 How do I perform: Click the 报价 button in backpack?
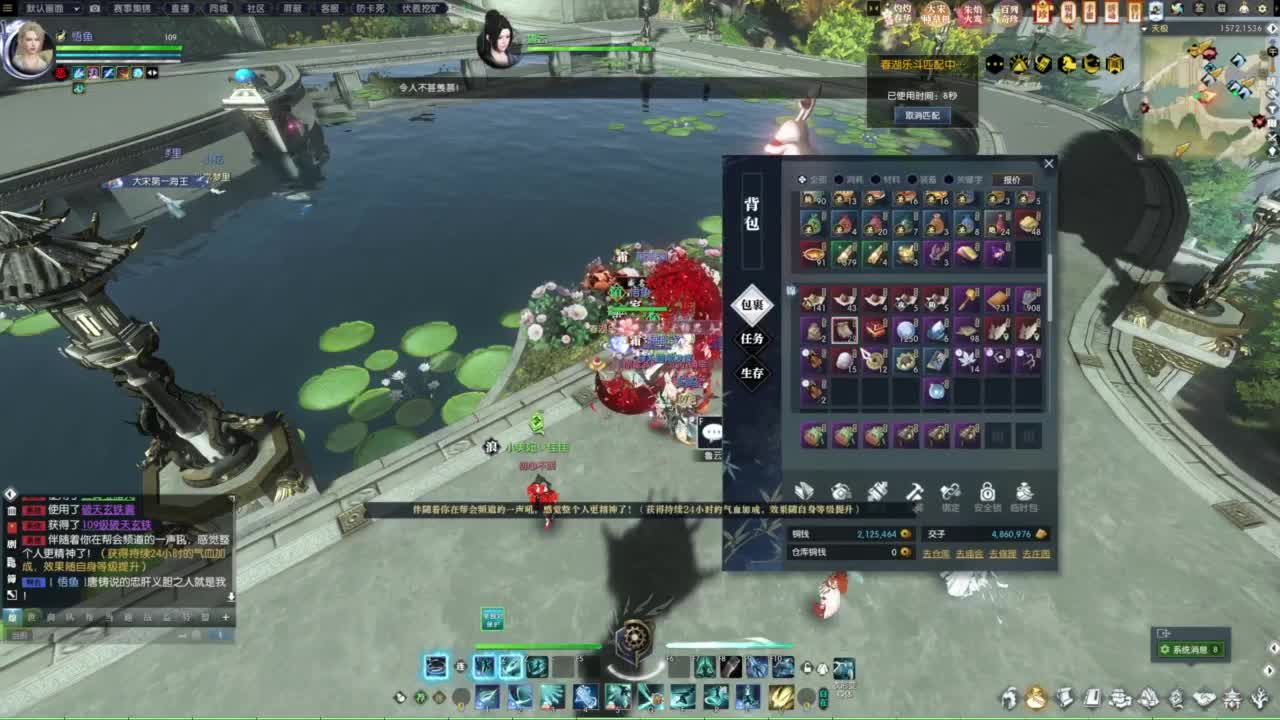(x=1012, y=180)
